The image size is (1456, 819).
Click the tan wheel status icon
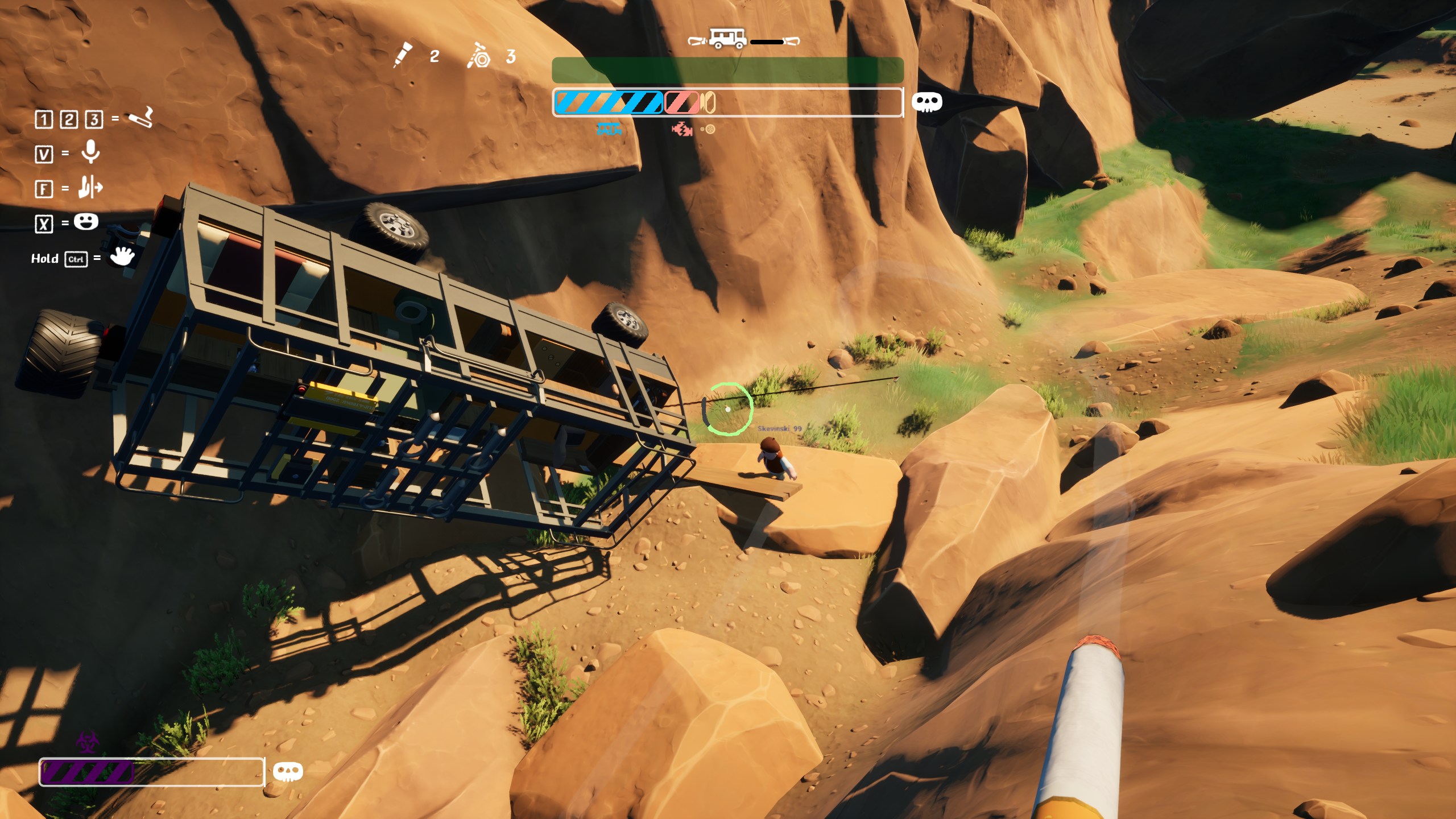point(708,130)
